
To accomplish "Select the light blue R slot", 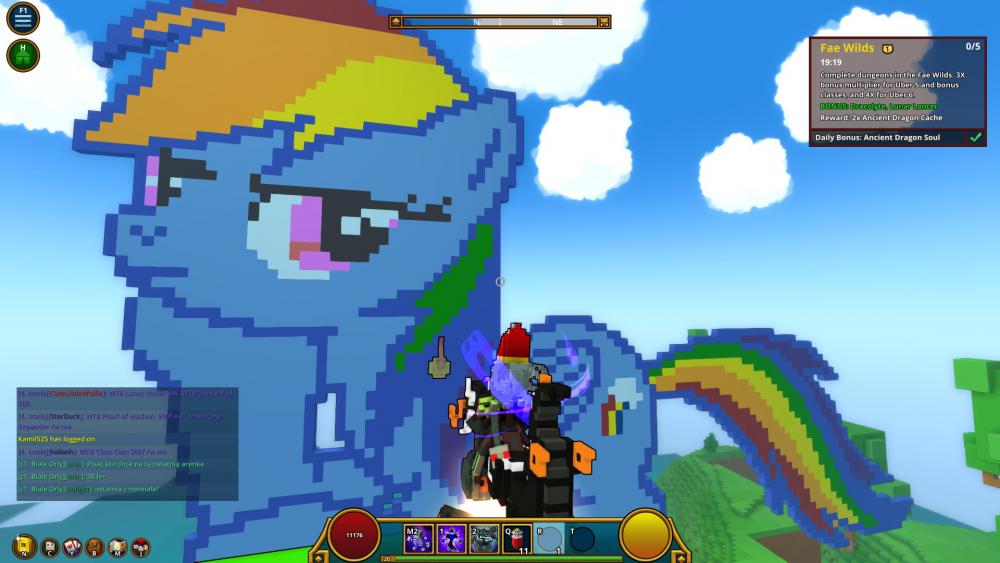I will [x=549, y=539].
